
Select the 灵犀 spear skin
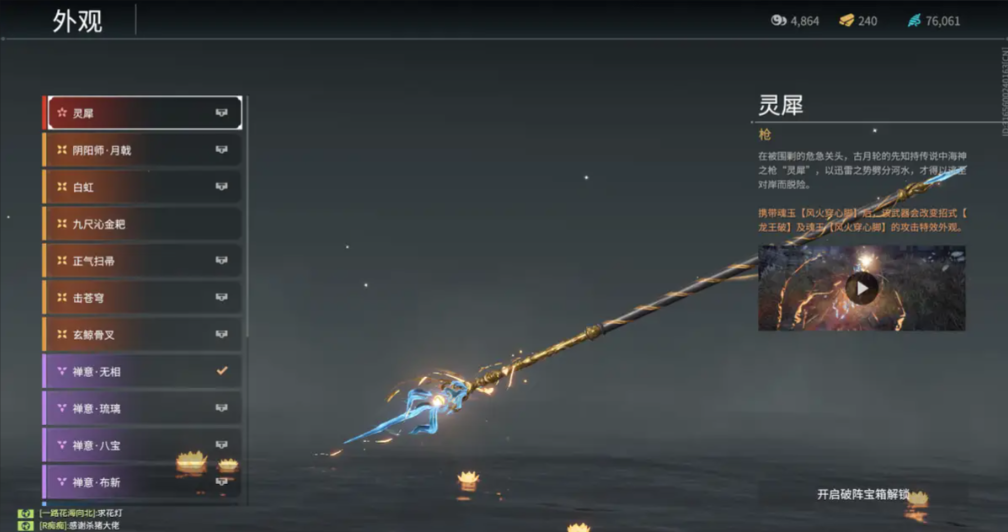click(x=142, y=113)
